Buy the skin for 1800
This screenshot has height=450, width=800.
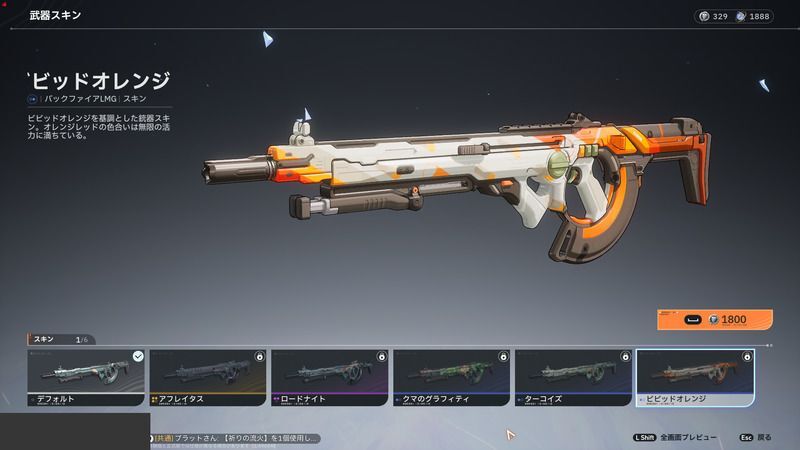click(x=714, y=320)
